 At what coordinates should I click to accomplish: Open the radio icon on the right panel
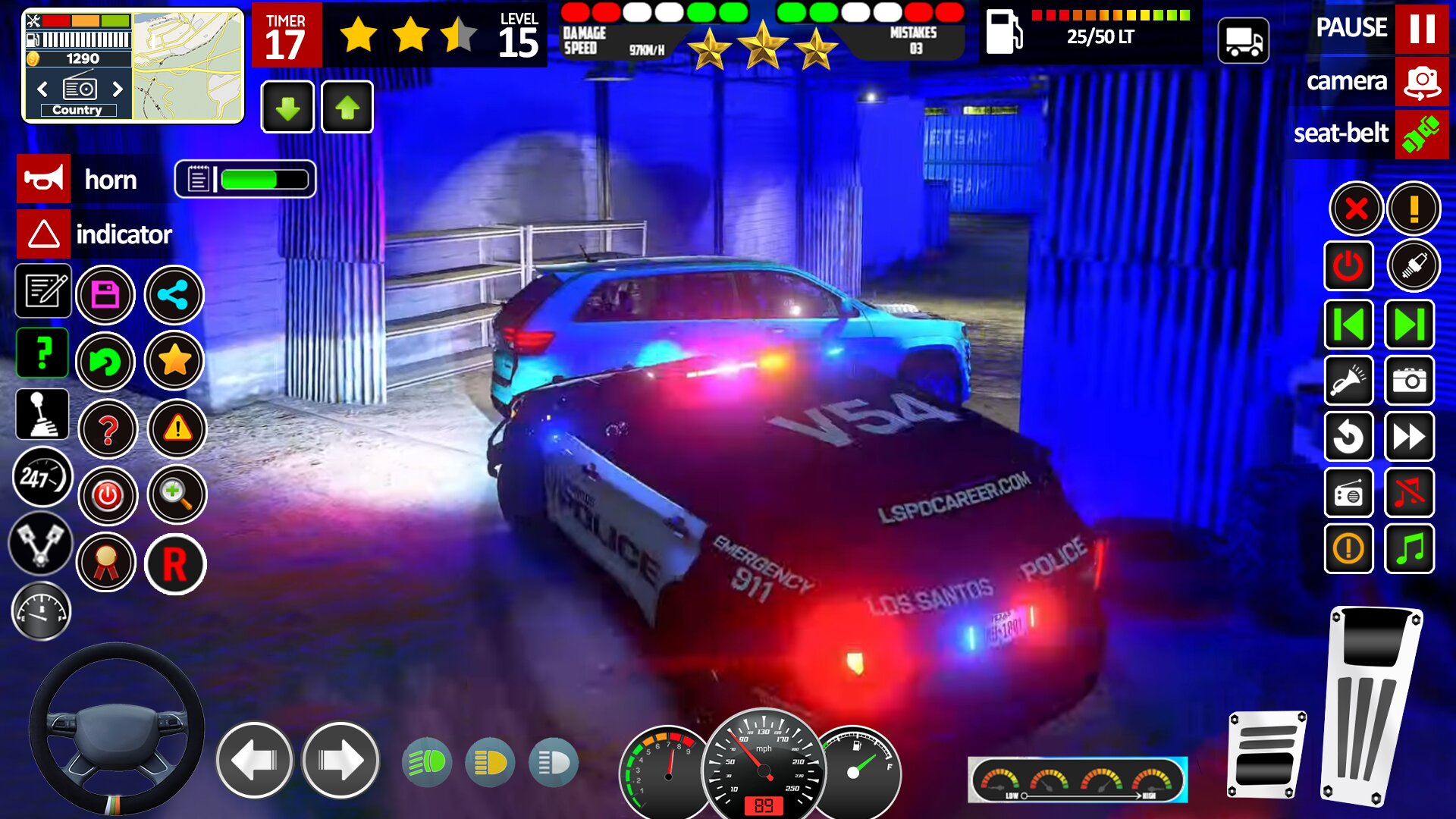pyautogui.click(x=1350, y=494)
